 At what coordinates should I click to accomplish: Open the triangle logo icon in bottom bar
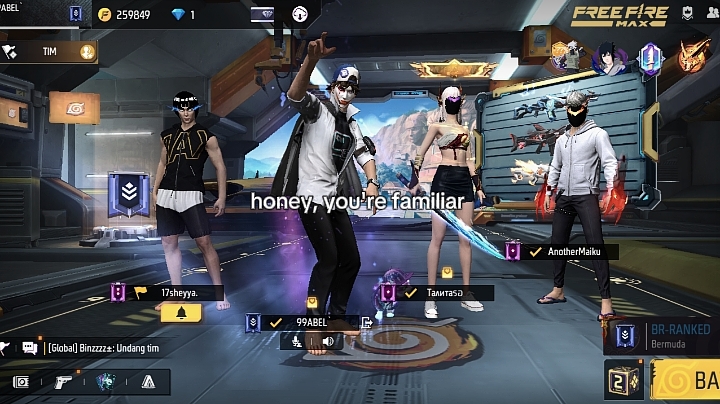[148, 382]
